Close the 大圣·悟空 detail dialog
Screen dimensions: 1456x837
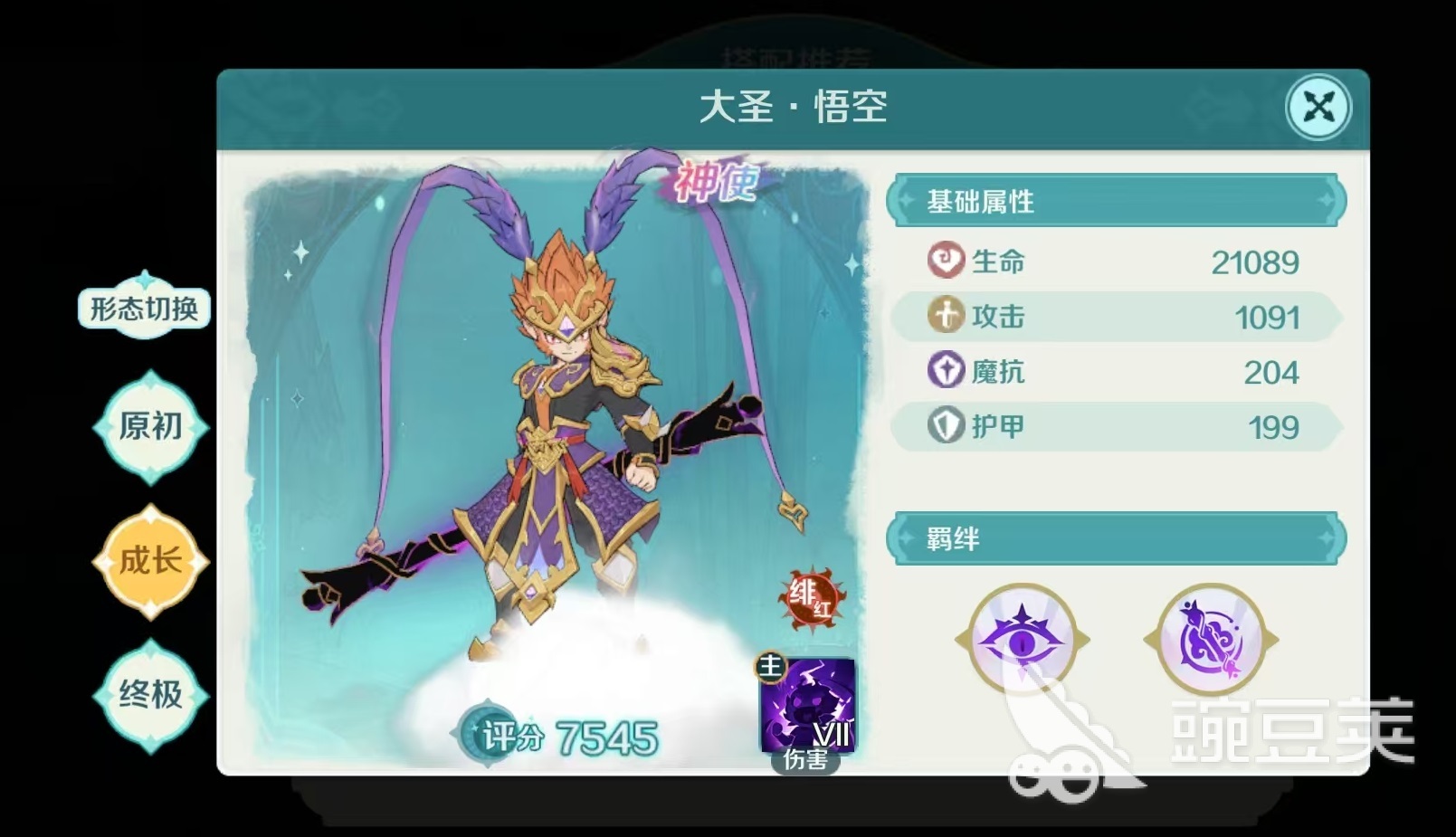point(1318,107)
